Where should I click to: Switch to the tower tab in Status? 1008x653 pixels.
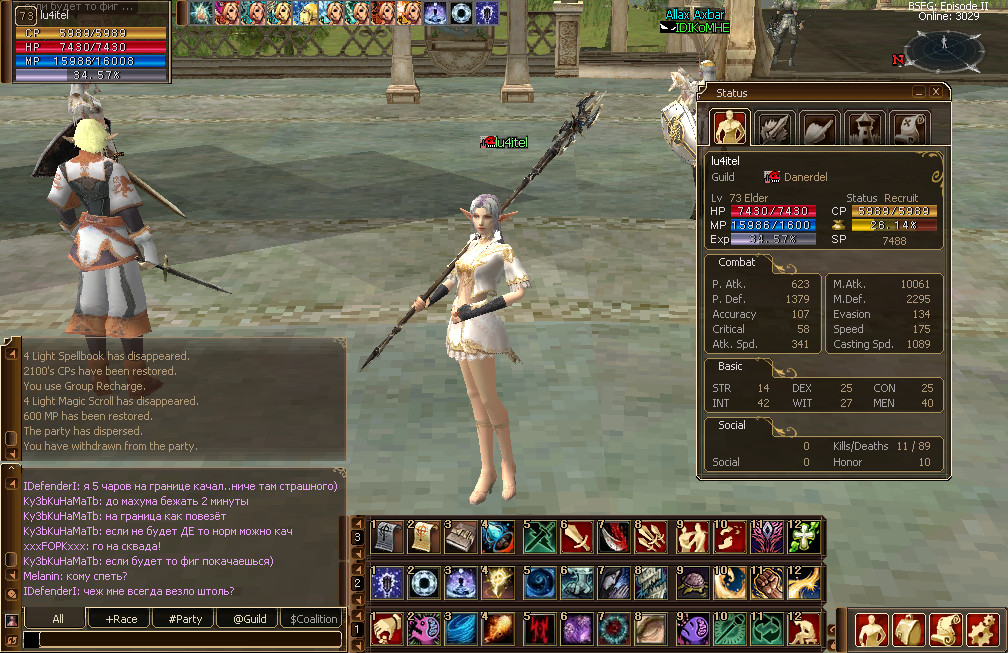tap(865, 128)
